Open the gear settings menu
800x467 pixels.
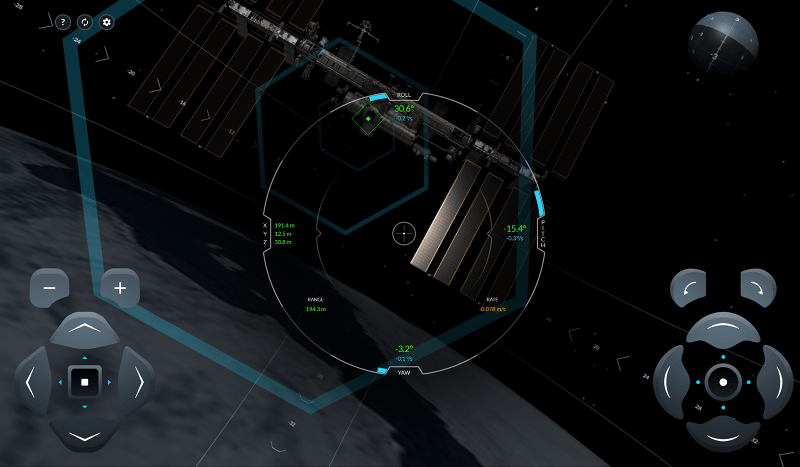107,22
